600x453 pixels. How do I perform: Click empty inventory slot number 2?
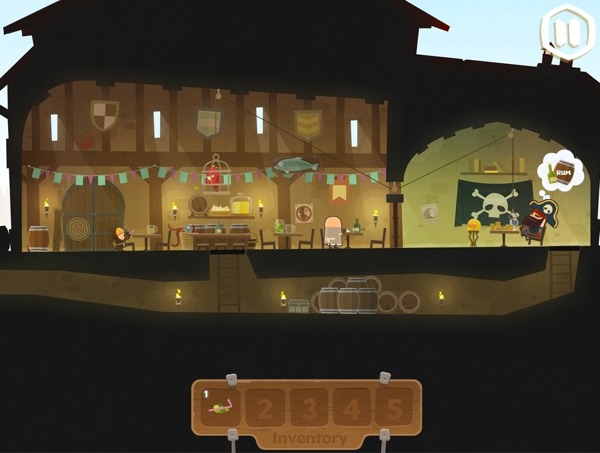click(x=265, y=407)
